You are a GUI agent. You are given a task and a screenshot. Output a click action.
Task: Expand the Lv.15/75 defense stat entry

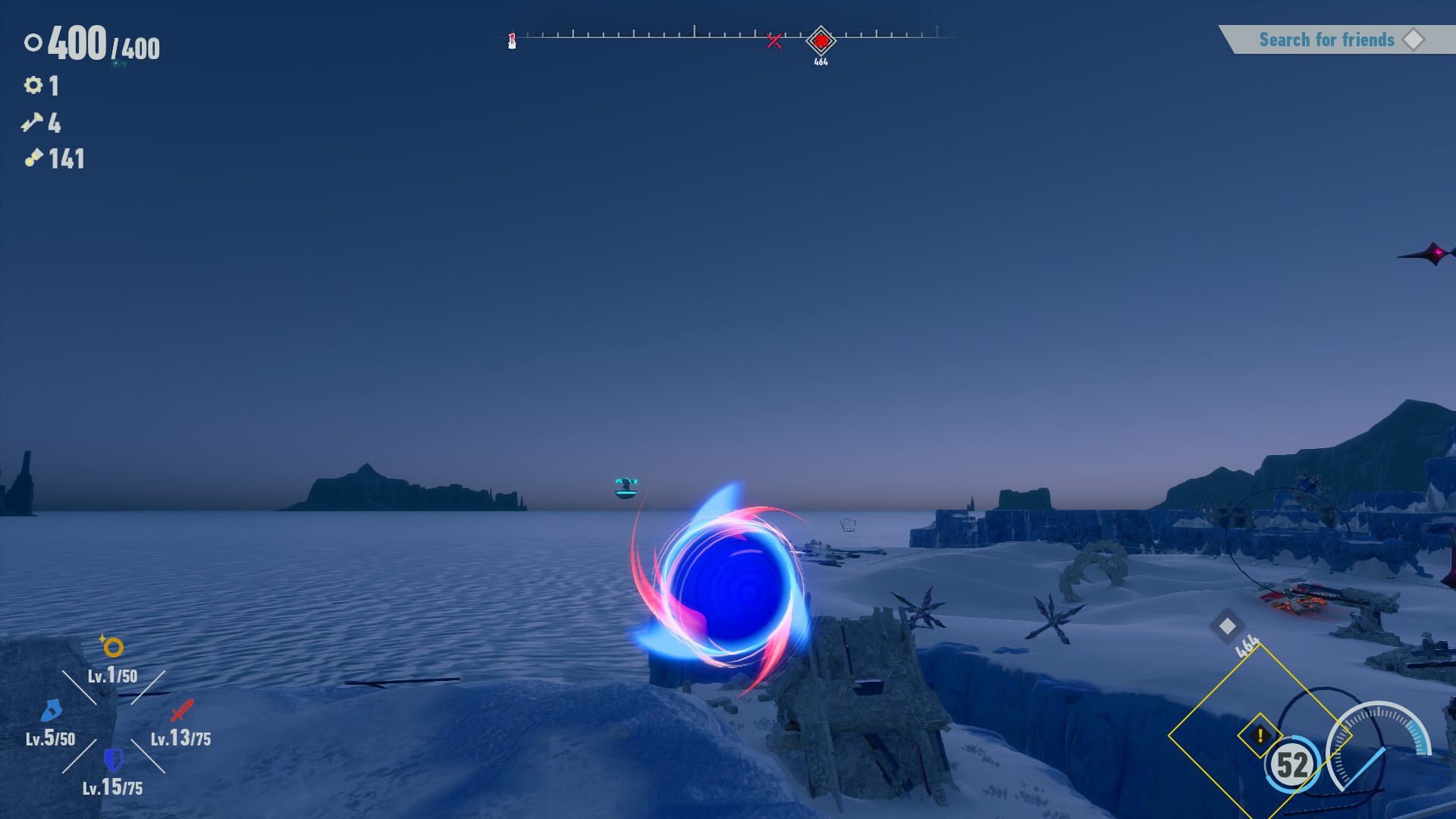[114, 787]
